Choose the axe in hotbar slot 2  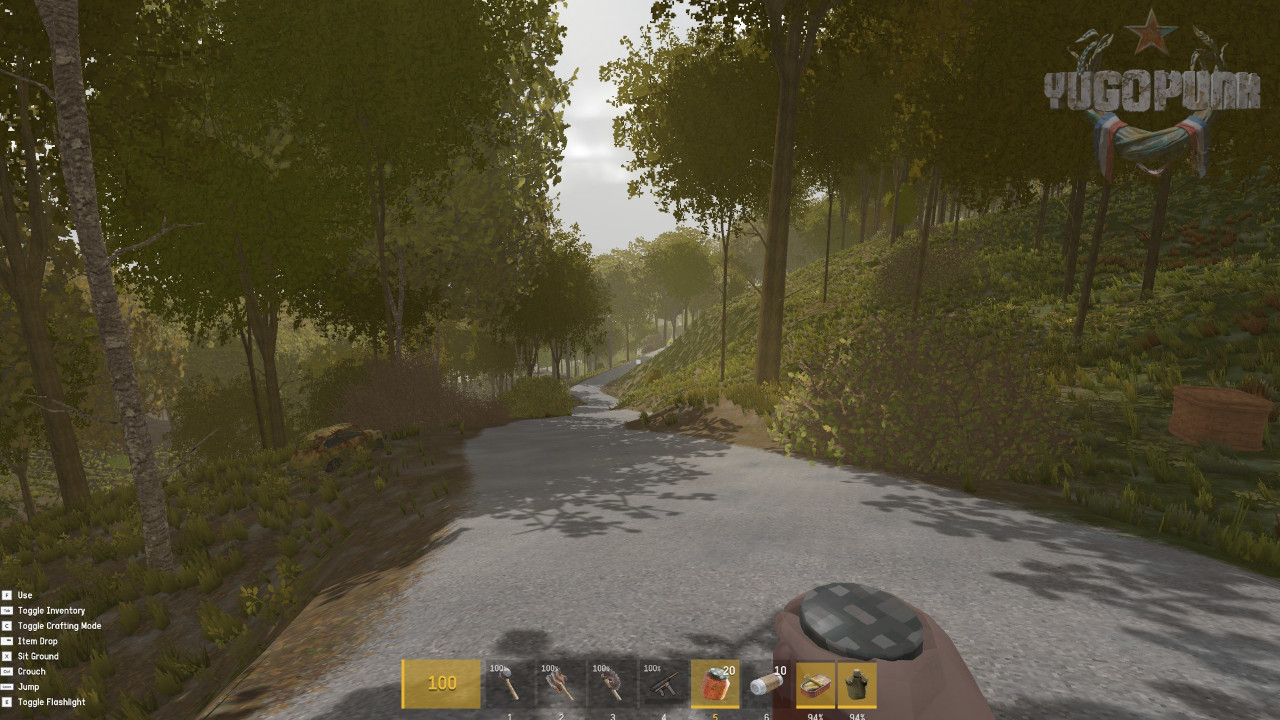click(x=561, y=684)
